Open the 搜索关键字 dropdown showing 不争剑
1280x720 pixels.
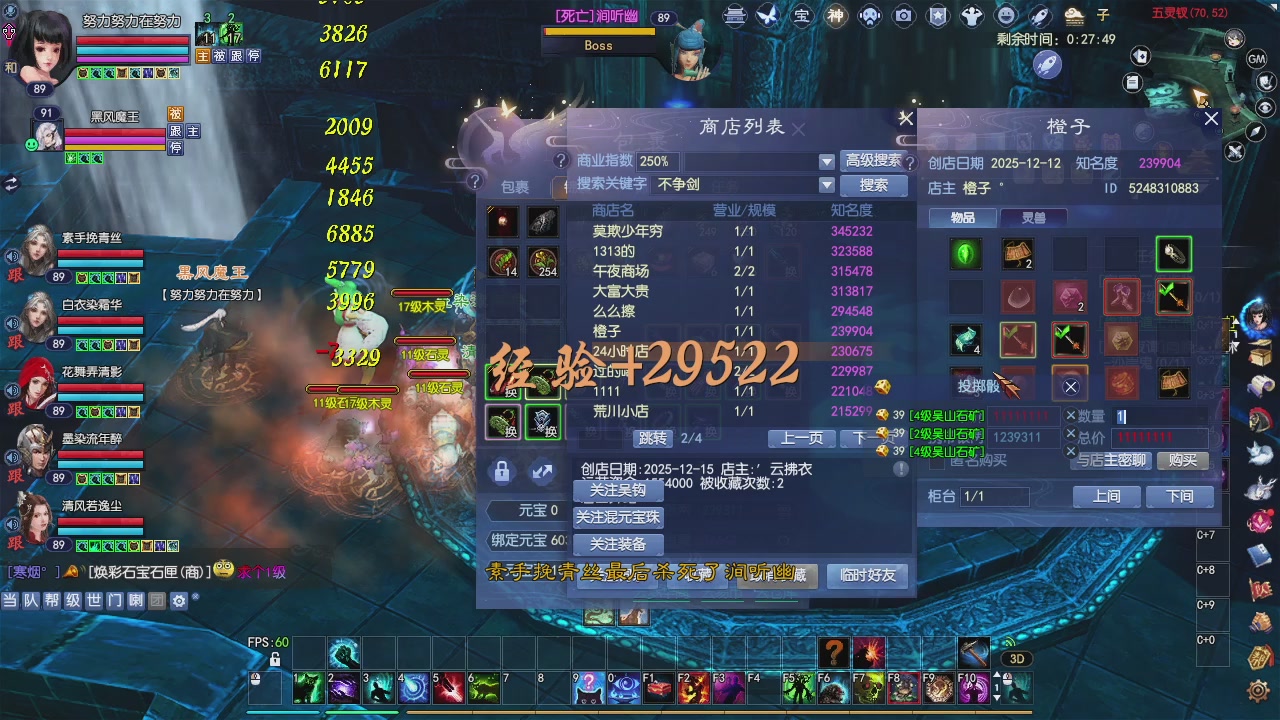[x=826, y=185]
